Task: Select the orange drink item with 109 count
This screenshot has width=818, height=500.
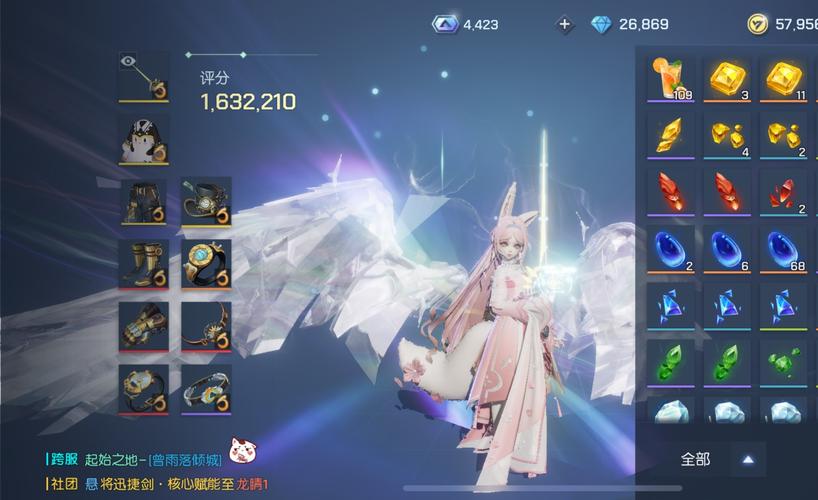Action: pyautogui.click(x=671, y=78)
